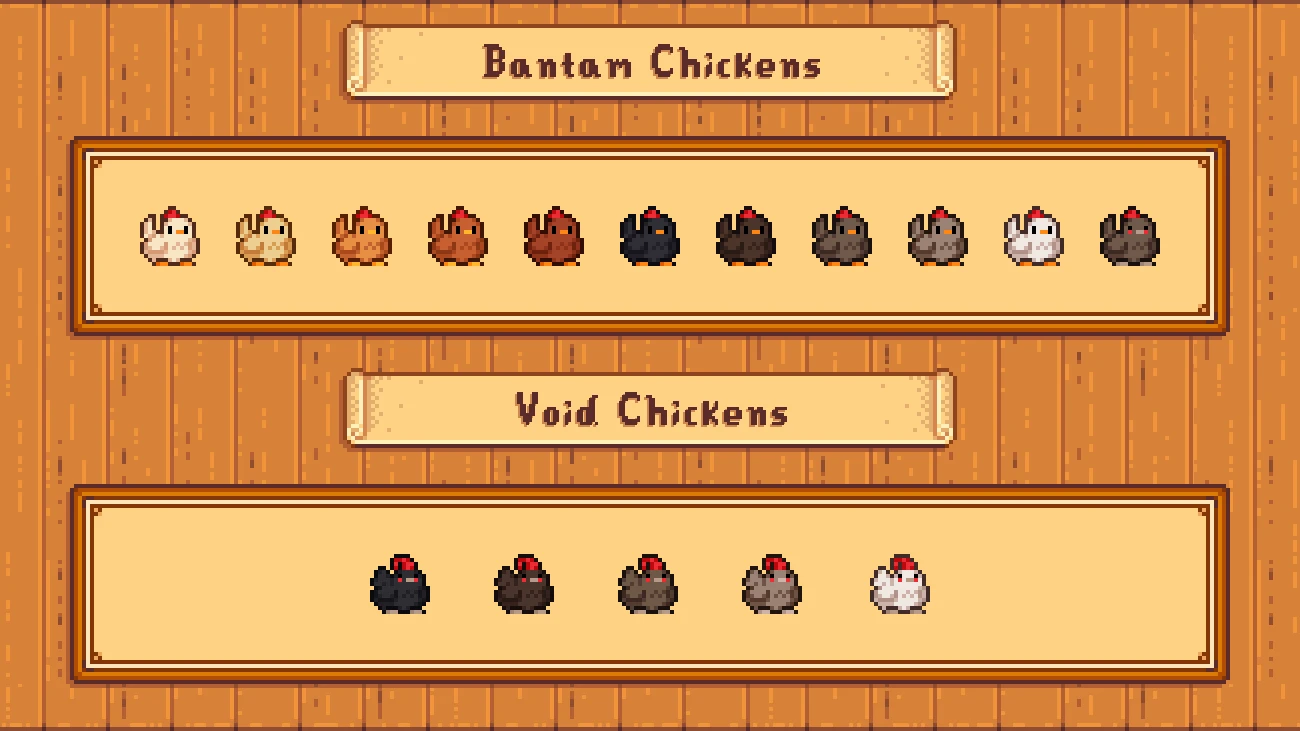Select the black Void chicken
The image size is (1300, 731).
[x=400, y=585]
